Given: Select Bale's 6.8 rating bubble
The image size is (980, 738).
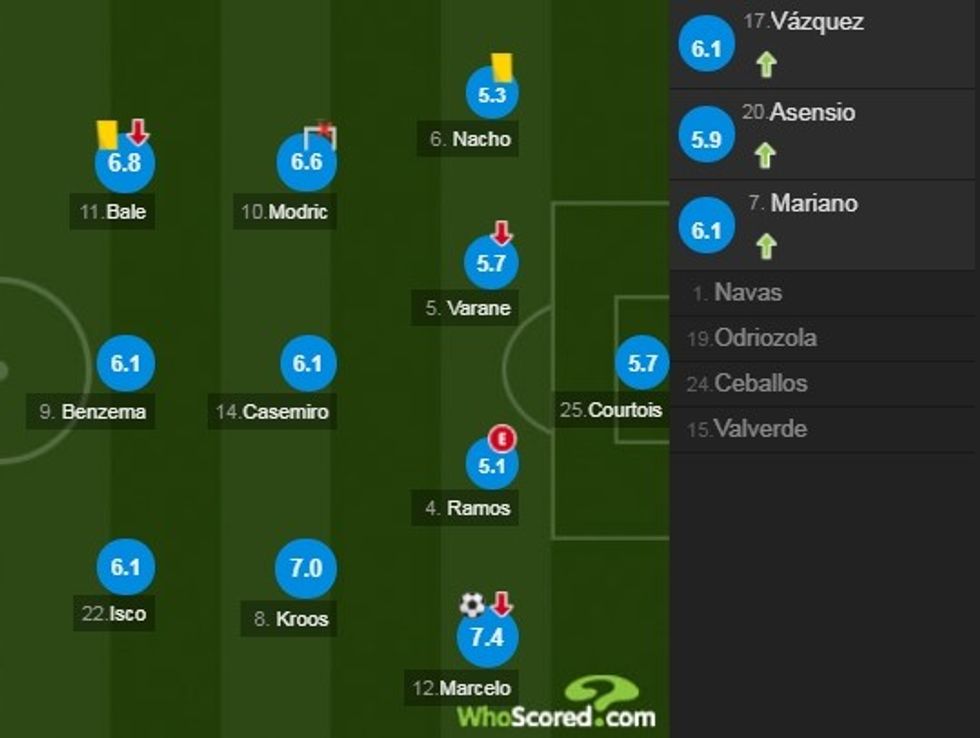Looking at the screenshot, I should point(124,163).
